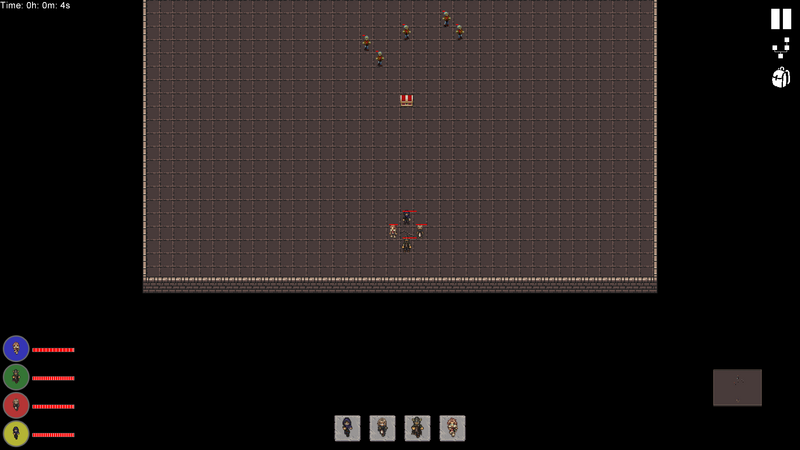Click the minimap
800x450 pixels.
(x=737, y=387)
